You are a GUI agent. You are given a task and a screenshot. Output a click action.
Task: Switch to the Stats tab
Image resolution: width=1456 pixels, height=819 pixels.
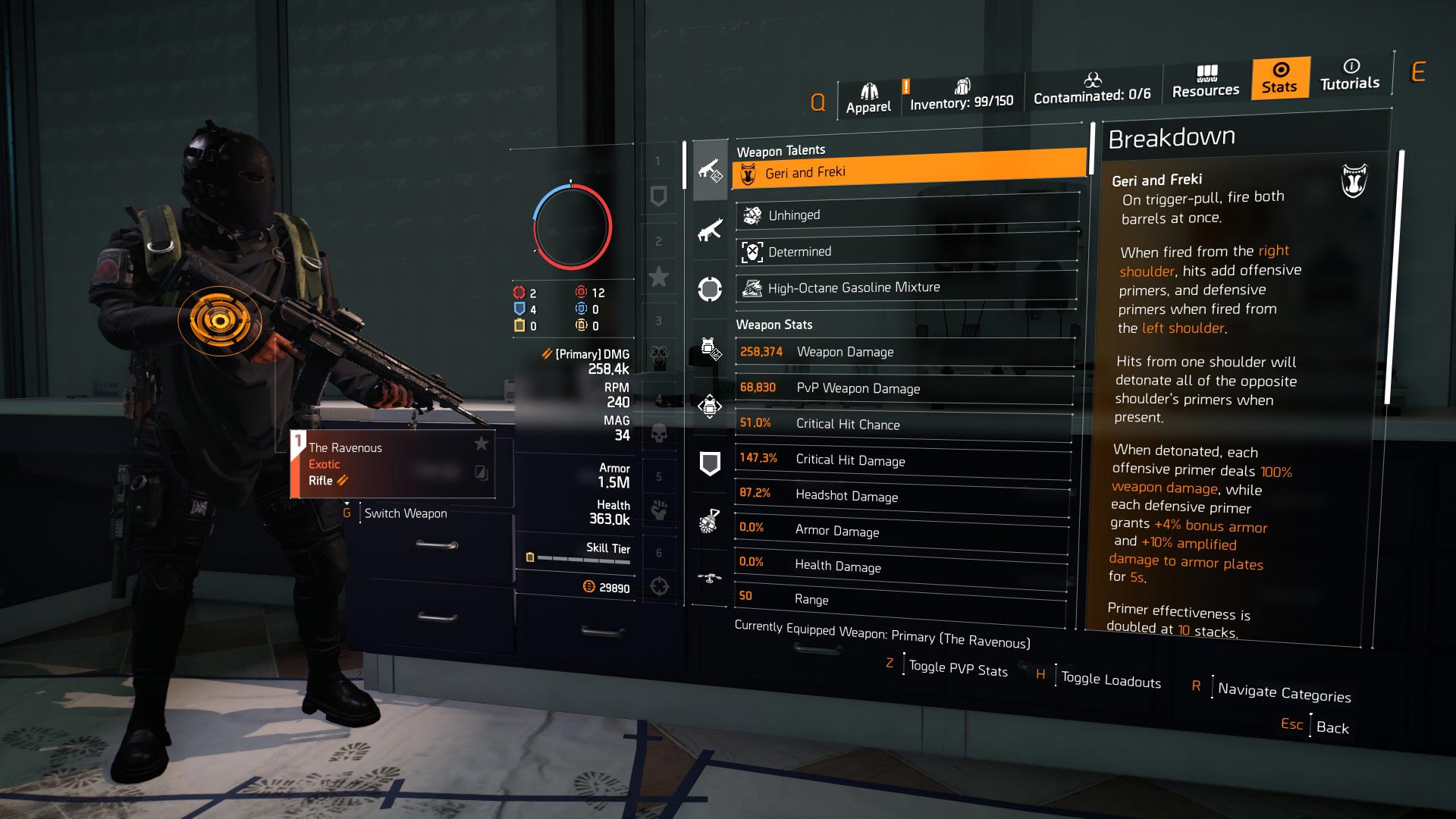point(1279,80)
